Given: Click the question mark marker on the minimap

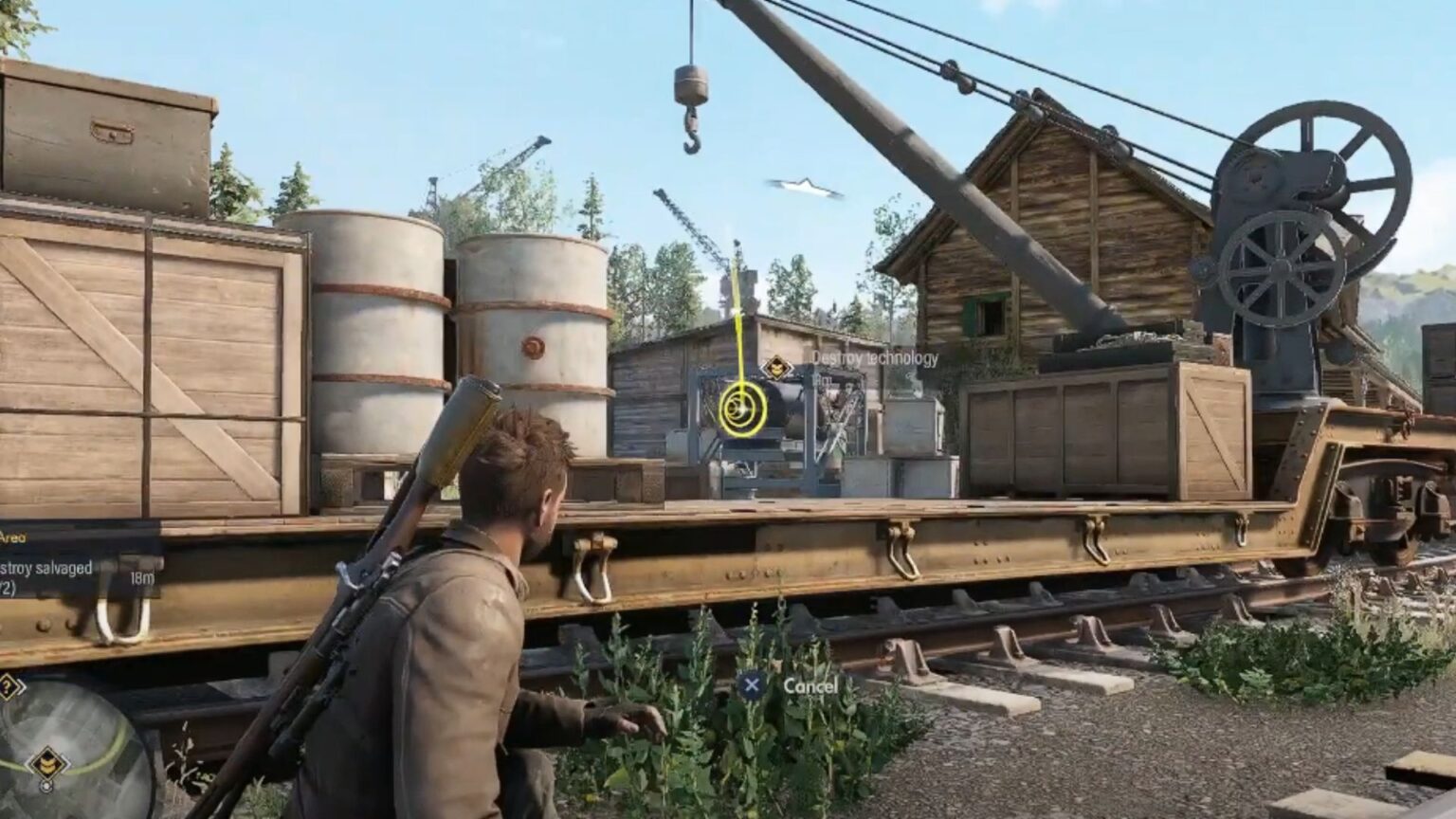Looking at the screenshot, I should 8,685.
